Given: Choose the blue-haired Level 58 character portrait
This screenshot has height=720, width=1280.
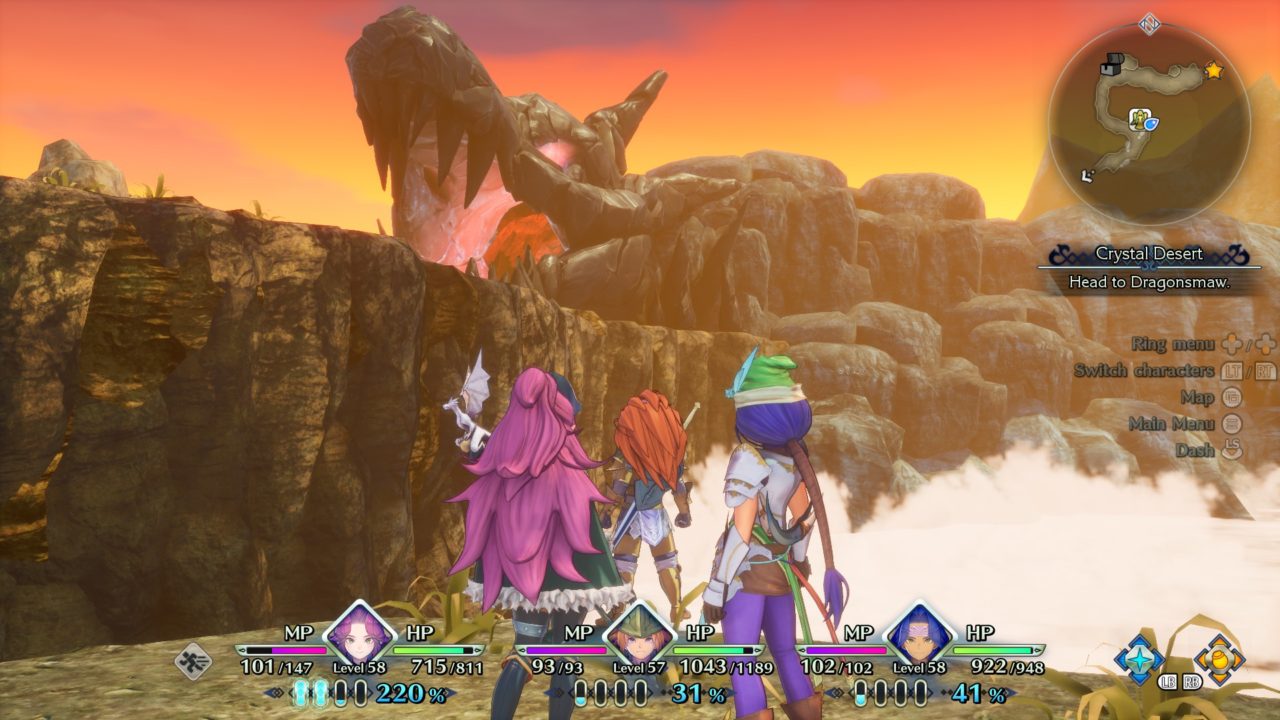Looking at the screenshot, I should pos(917,634).
